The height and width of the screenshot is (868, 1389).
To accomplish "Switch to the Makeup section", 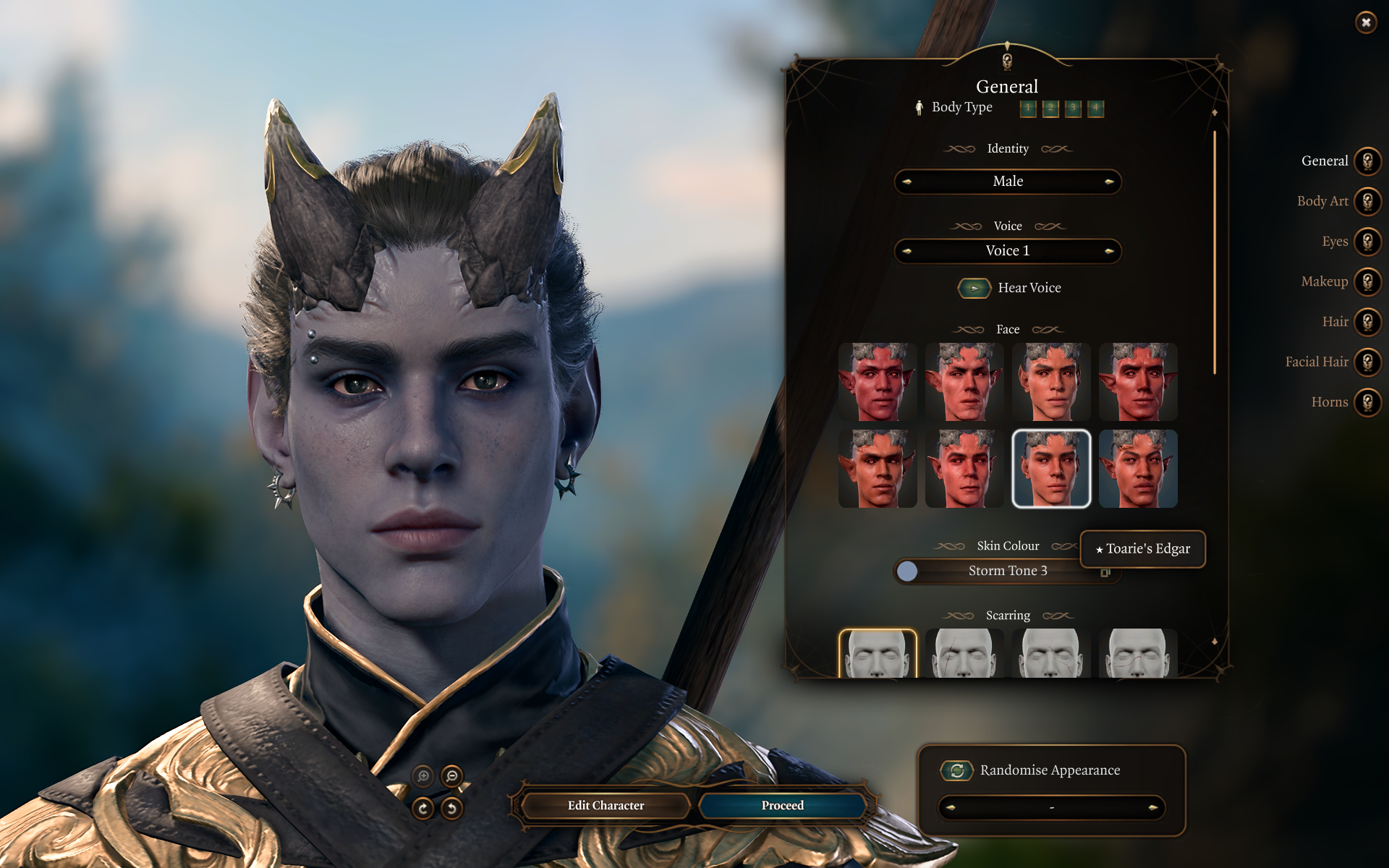I will pos(1367,281).
